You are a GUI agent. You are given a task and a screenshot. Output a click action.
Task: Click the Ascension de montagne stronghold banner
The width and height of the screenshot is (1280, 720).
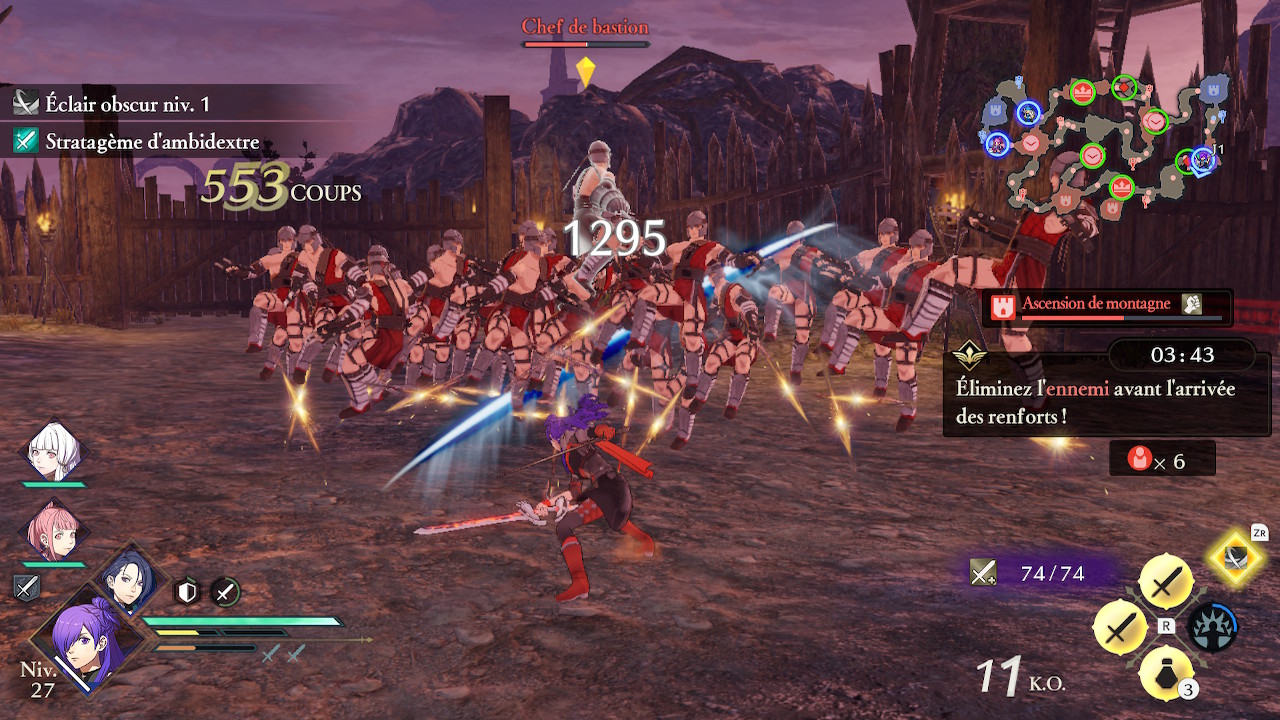(x=1107, y=306)
